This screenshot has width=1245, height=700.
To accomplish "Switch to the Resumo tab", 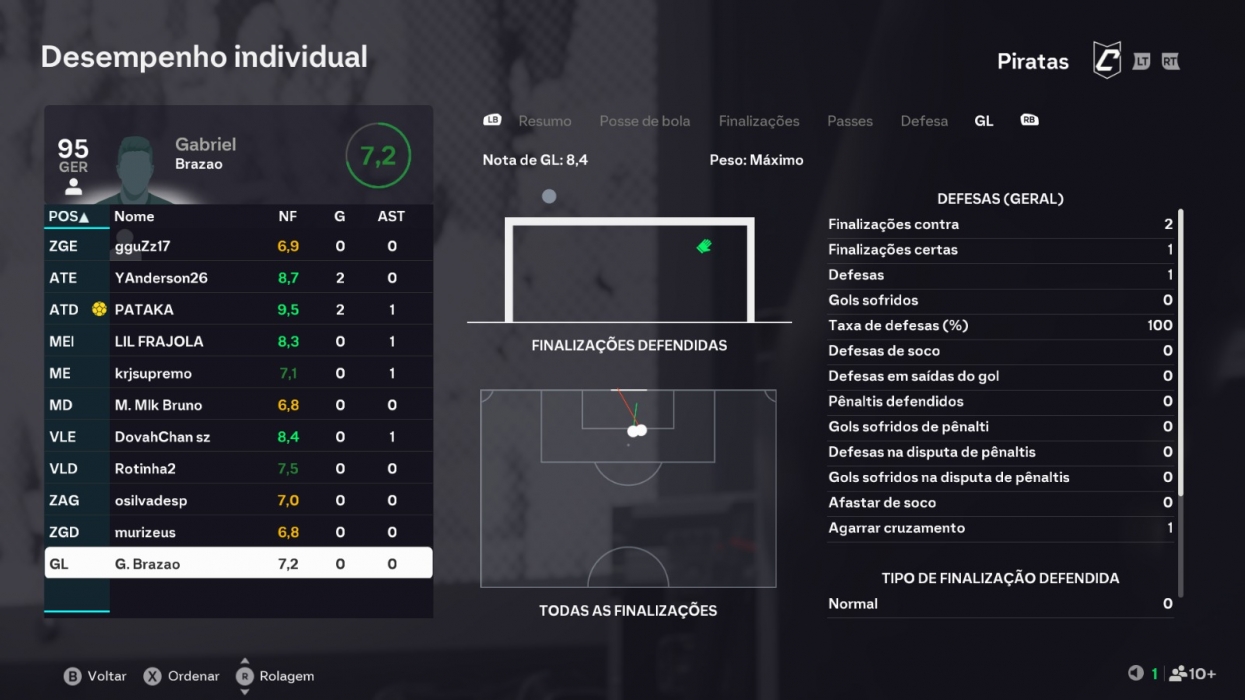I will (x=544, y=121).
